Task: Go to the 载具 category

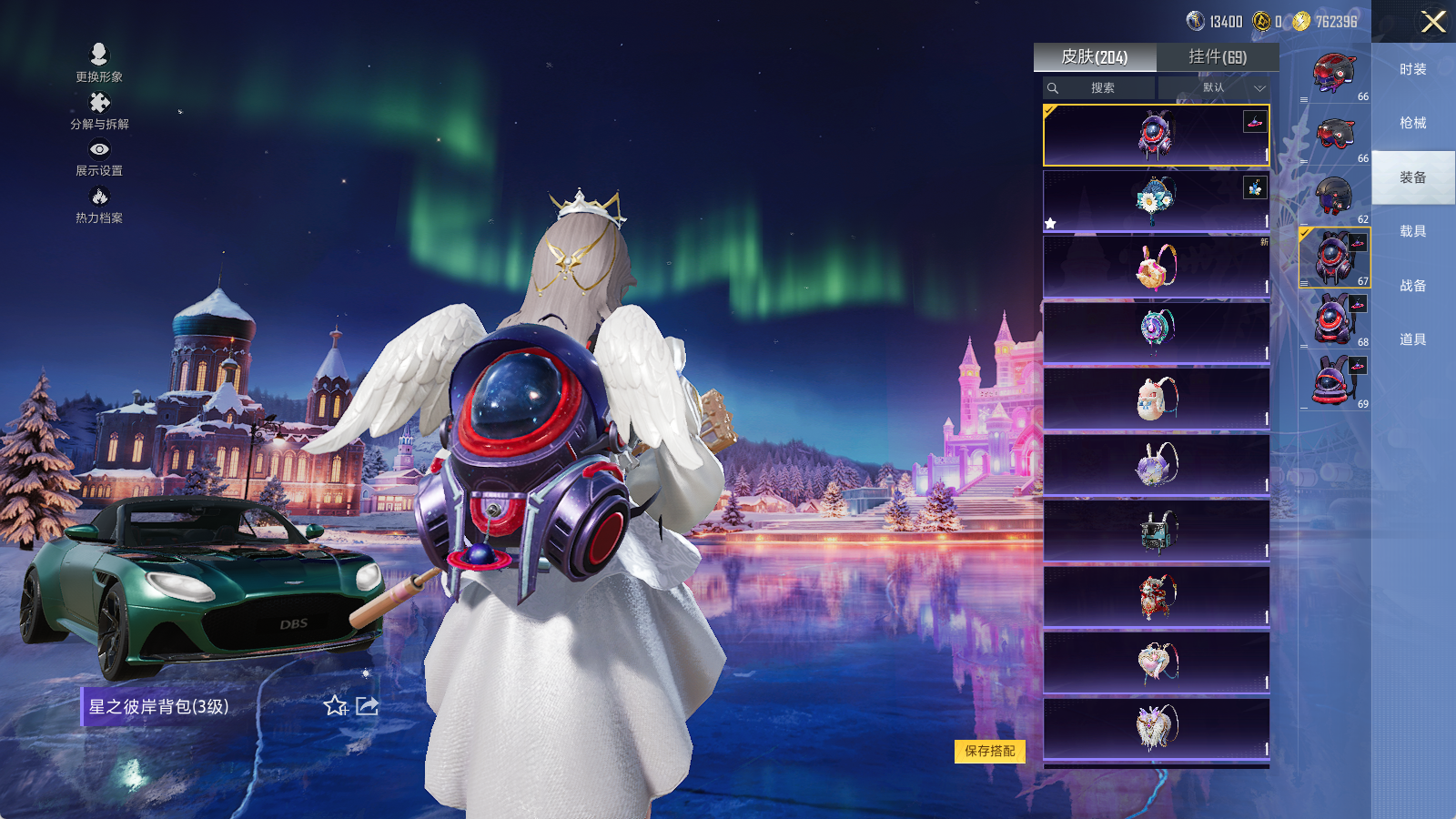Action: pos(1412,231)
